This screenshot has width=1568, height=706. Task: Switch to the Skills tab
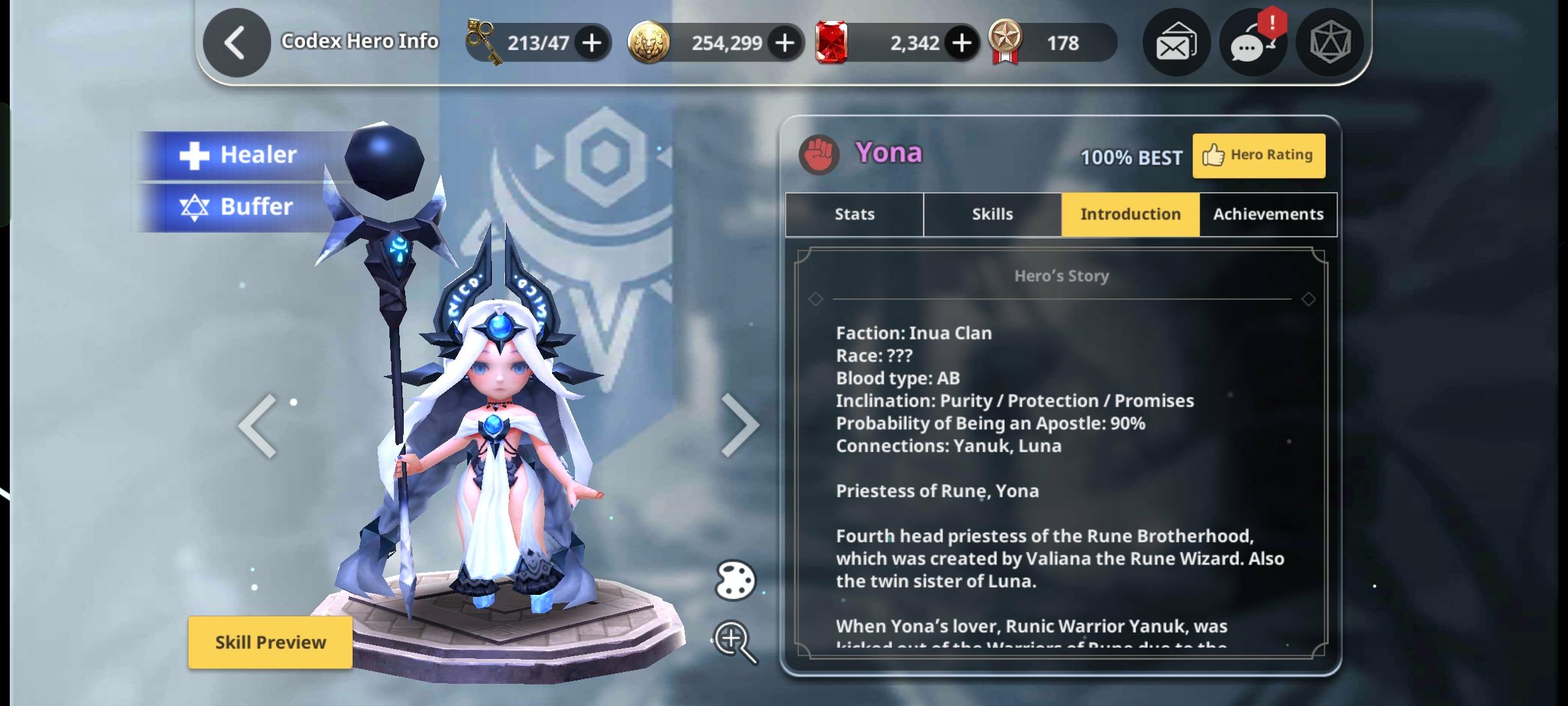pos(992,214)
